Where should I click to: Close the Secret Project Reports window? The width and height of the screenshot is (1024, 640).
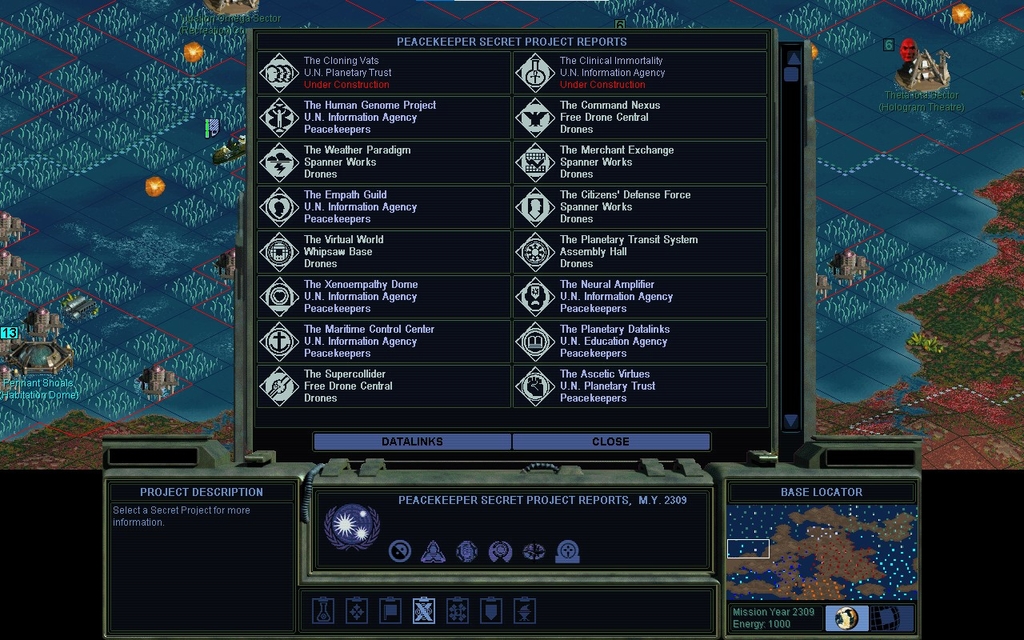[611, 441]
